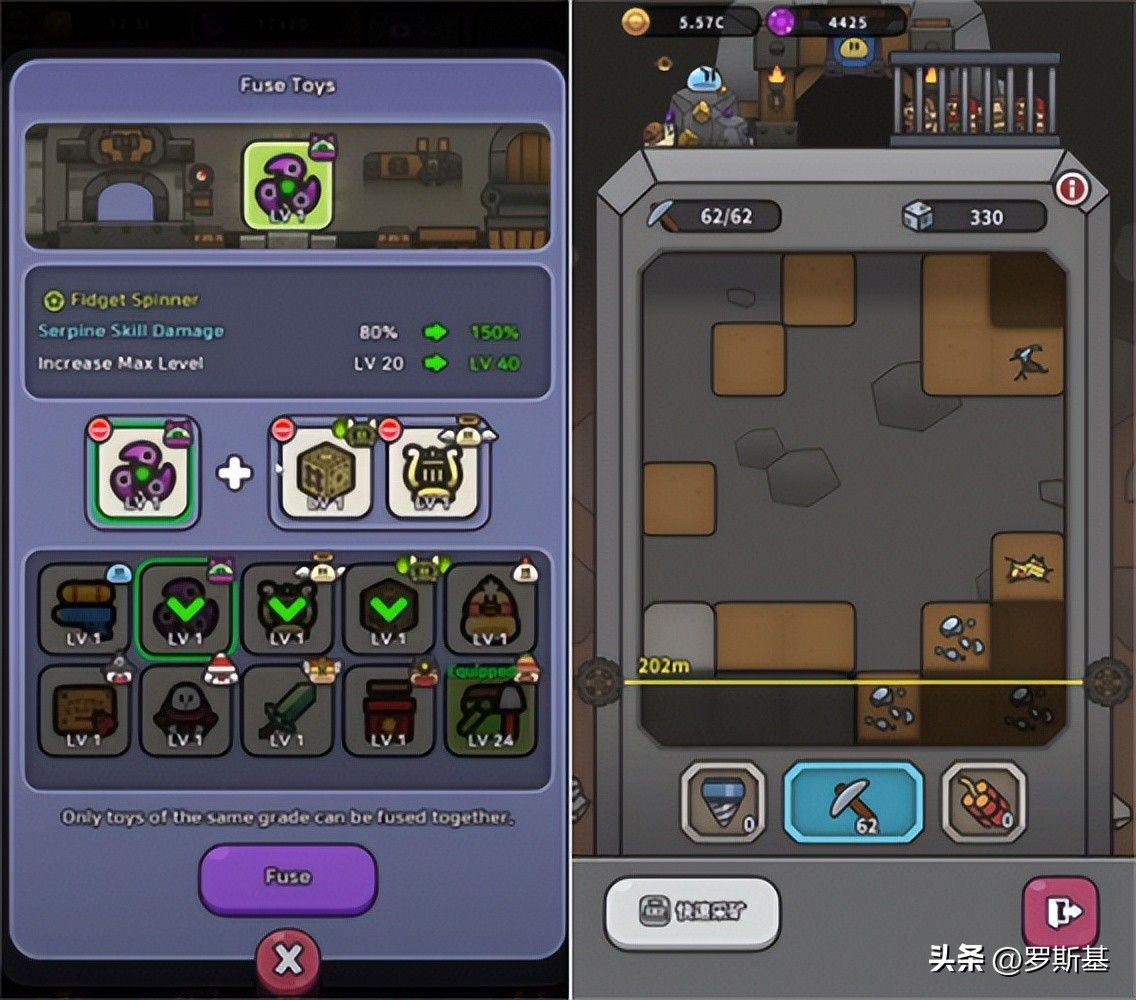Click the grey quick mining button
1136x1000 pixels.
[692, 912]
